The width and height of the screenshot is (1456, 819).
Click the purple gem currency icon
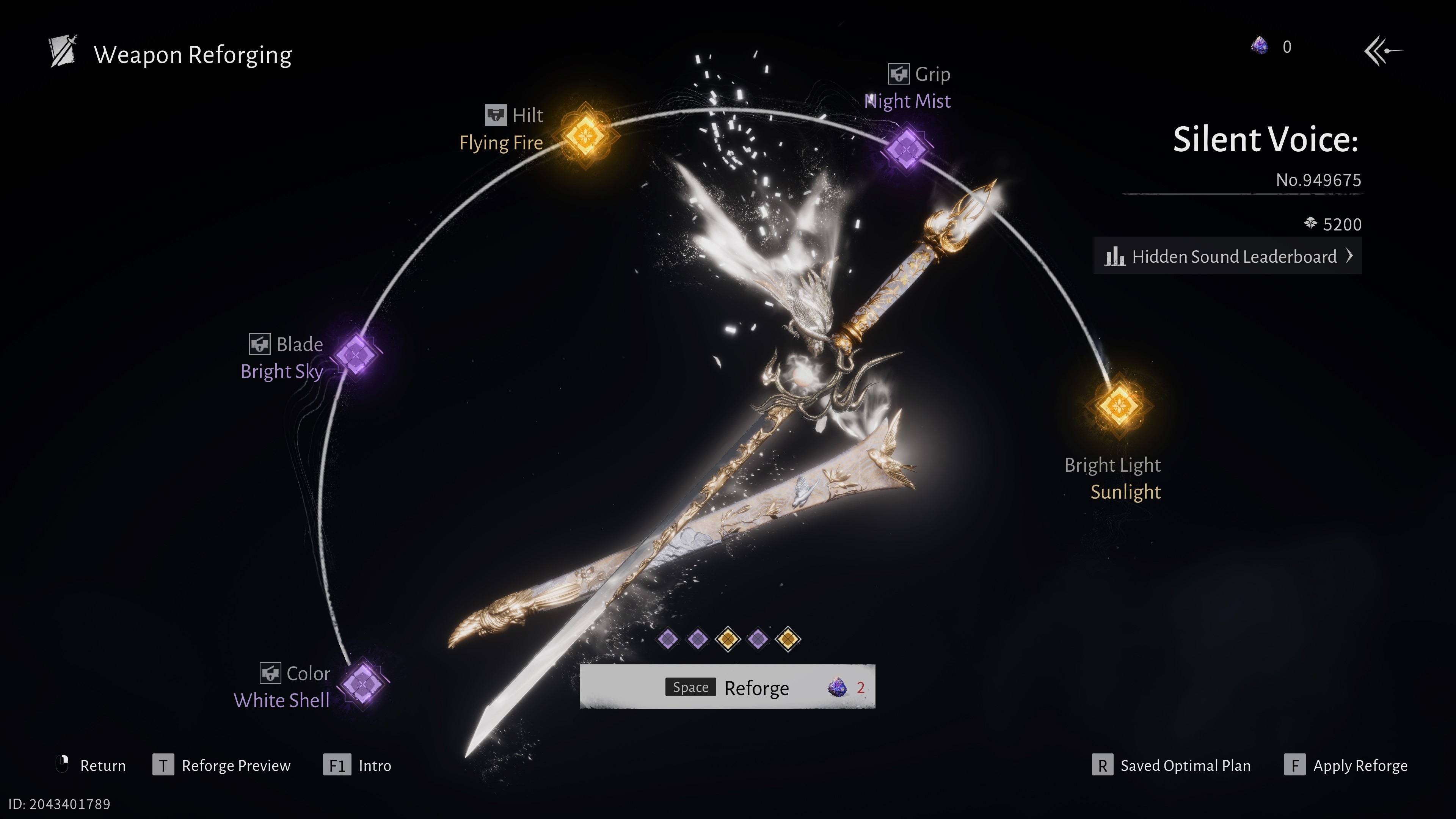point(1259,46)
